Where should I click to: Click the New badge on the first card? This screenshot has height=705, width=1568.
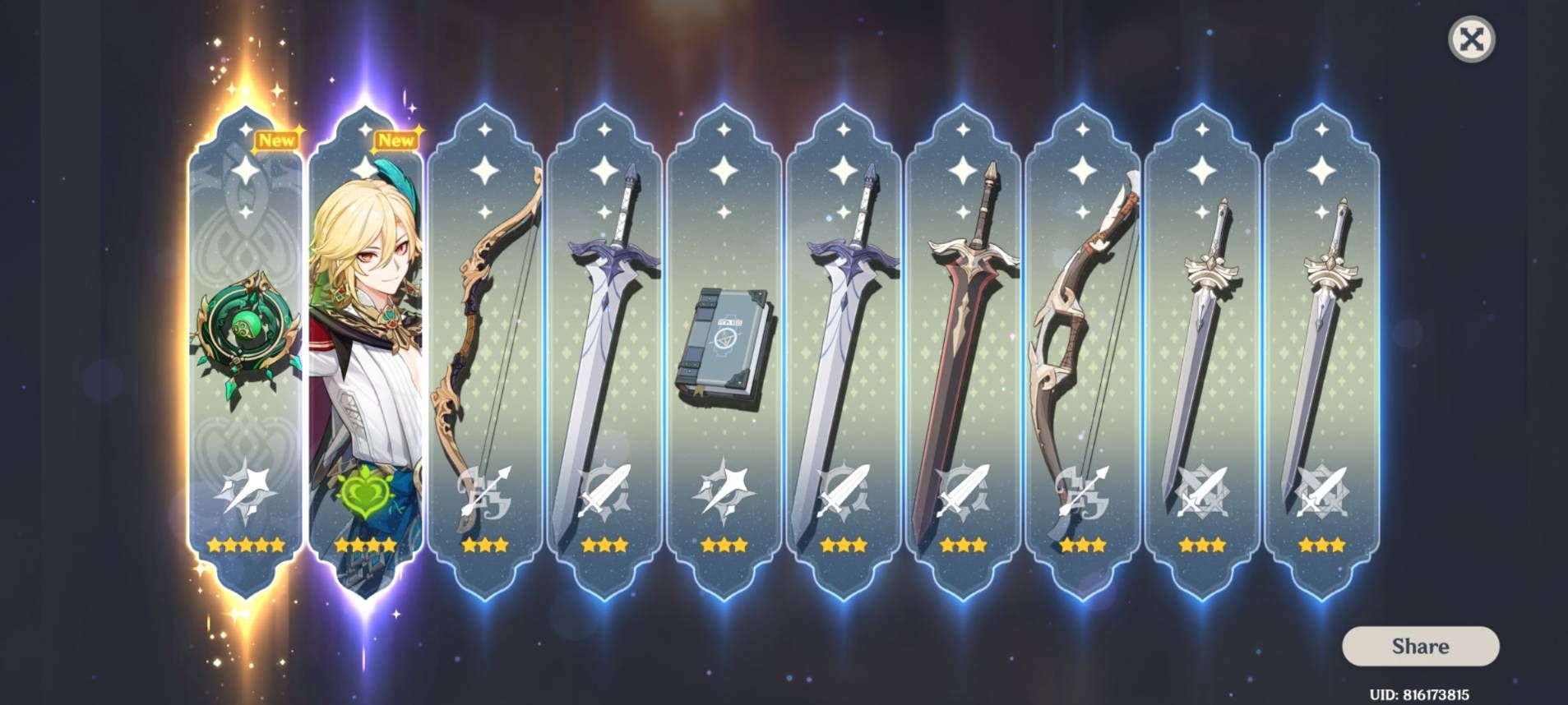277,141
